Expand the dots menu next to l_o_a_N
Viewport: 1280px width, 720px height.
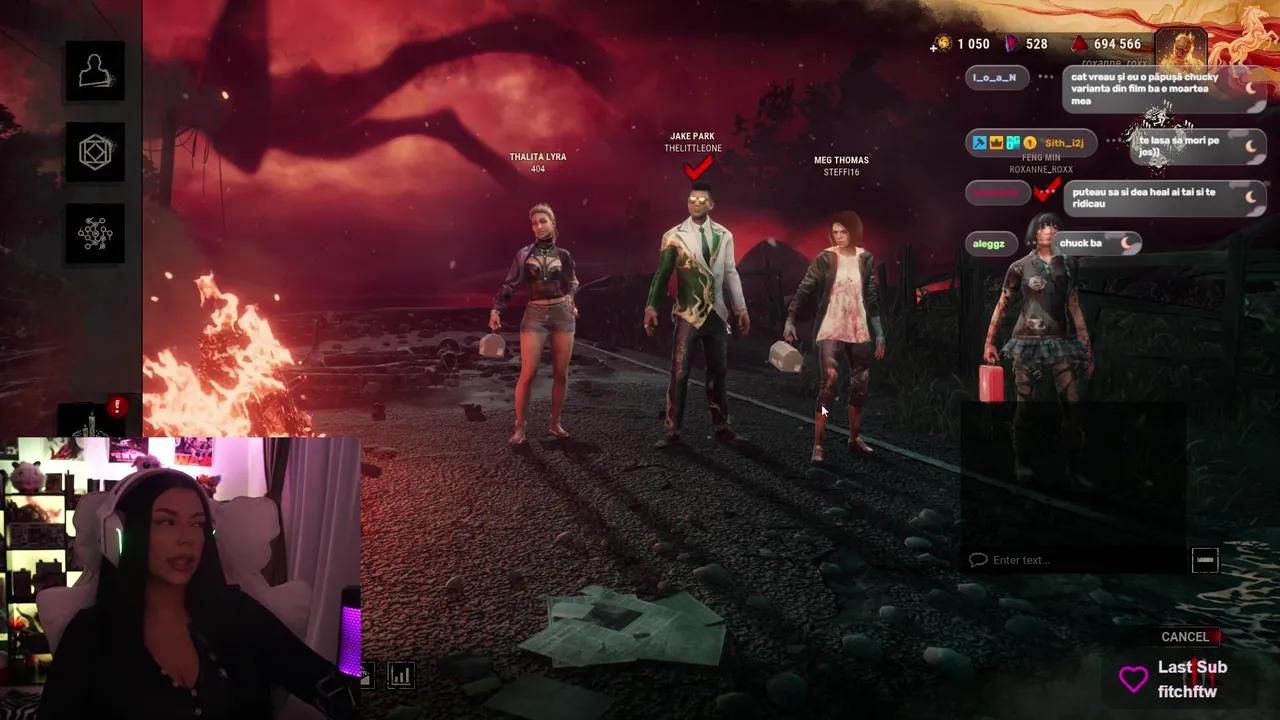point(1046,76)
